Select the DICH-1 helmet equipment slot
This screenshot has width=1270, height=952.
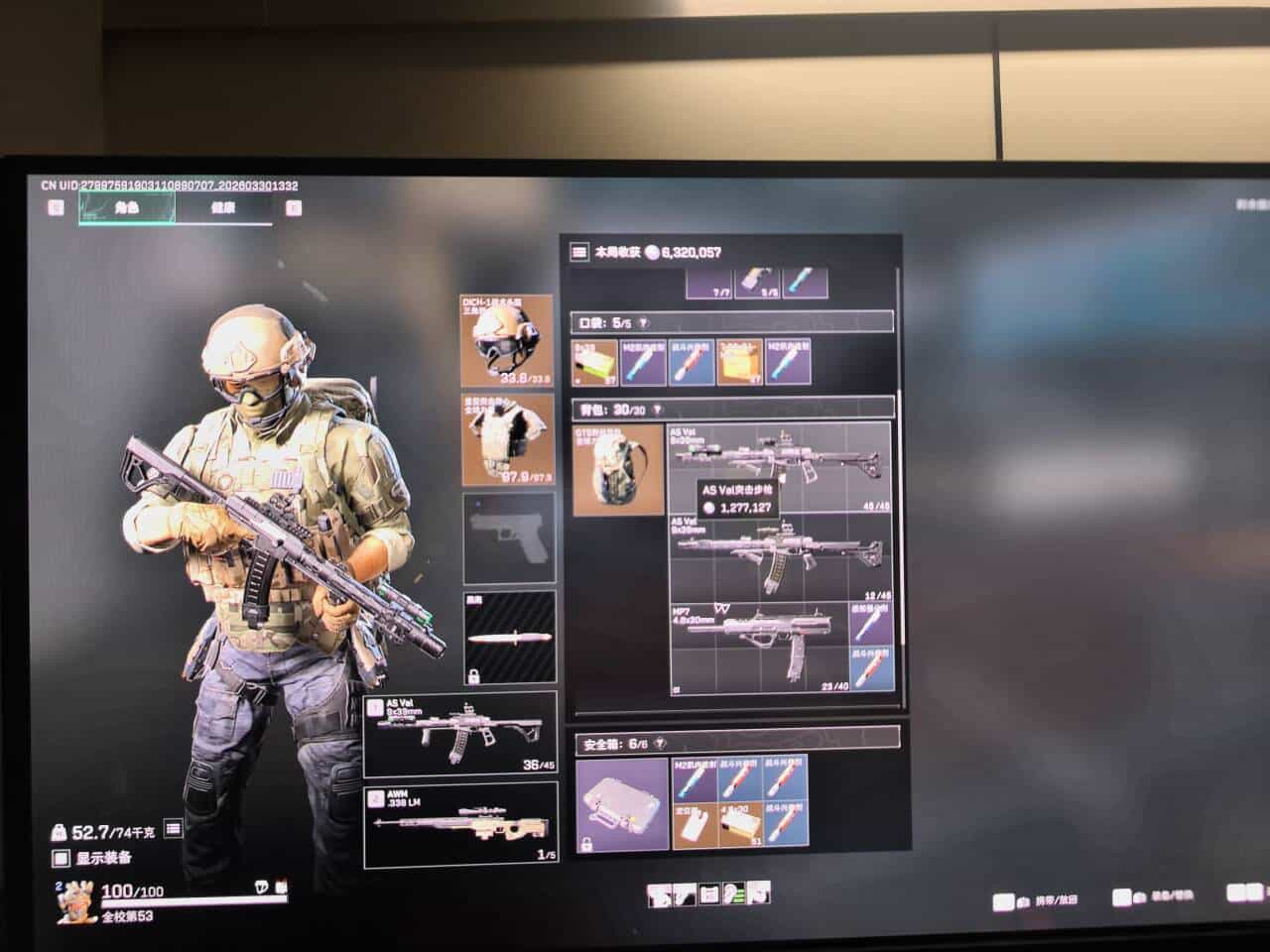(x=507, y=340)
